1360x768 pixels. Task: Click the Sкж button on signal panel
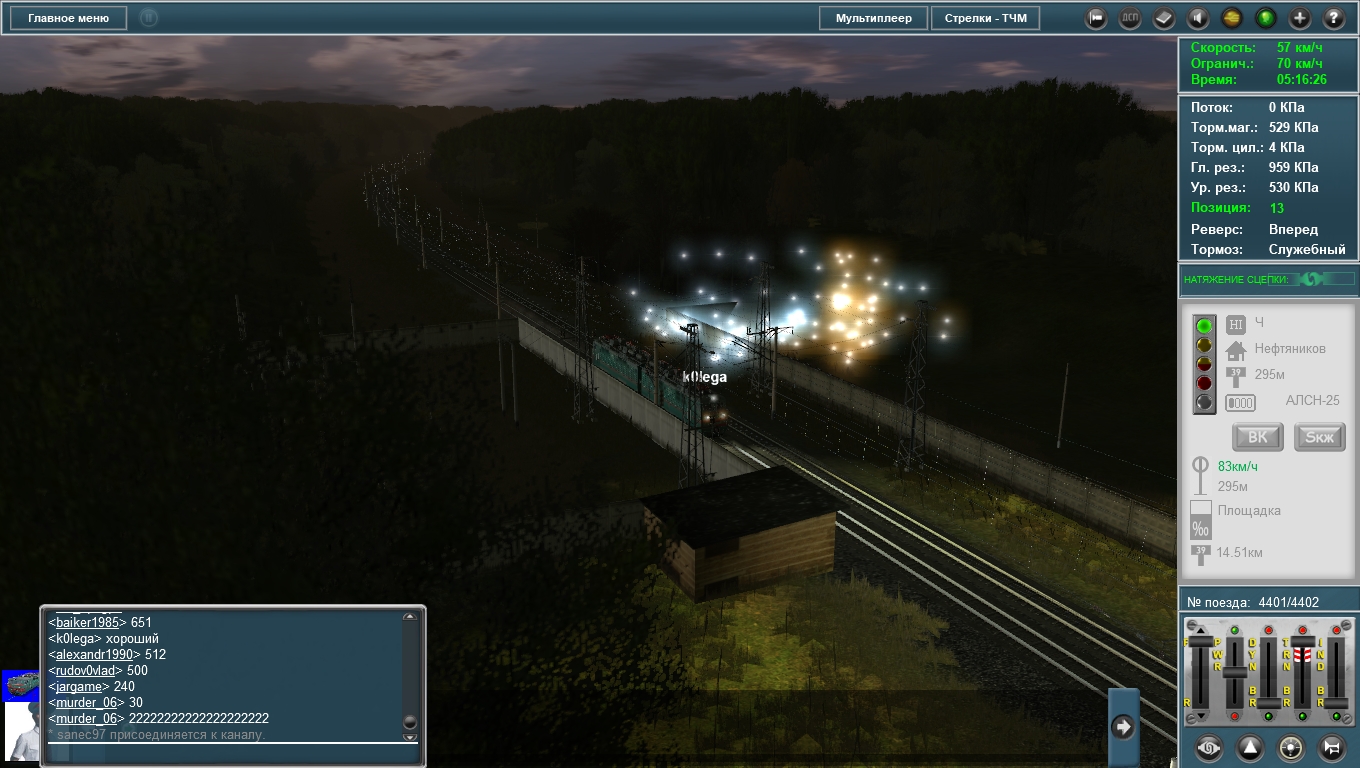(1319, 437)
